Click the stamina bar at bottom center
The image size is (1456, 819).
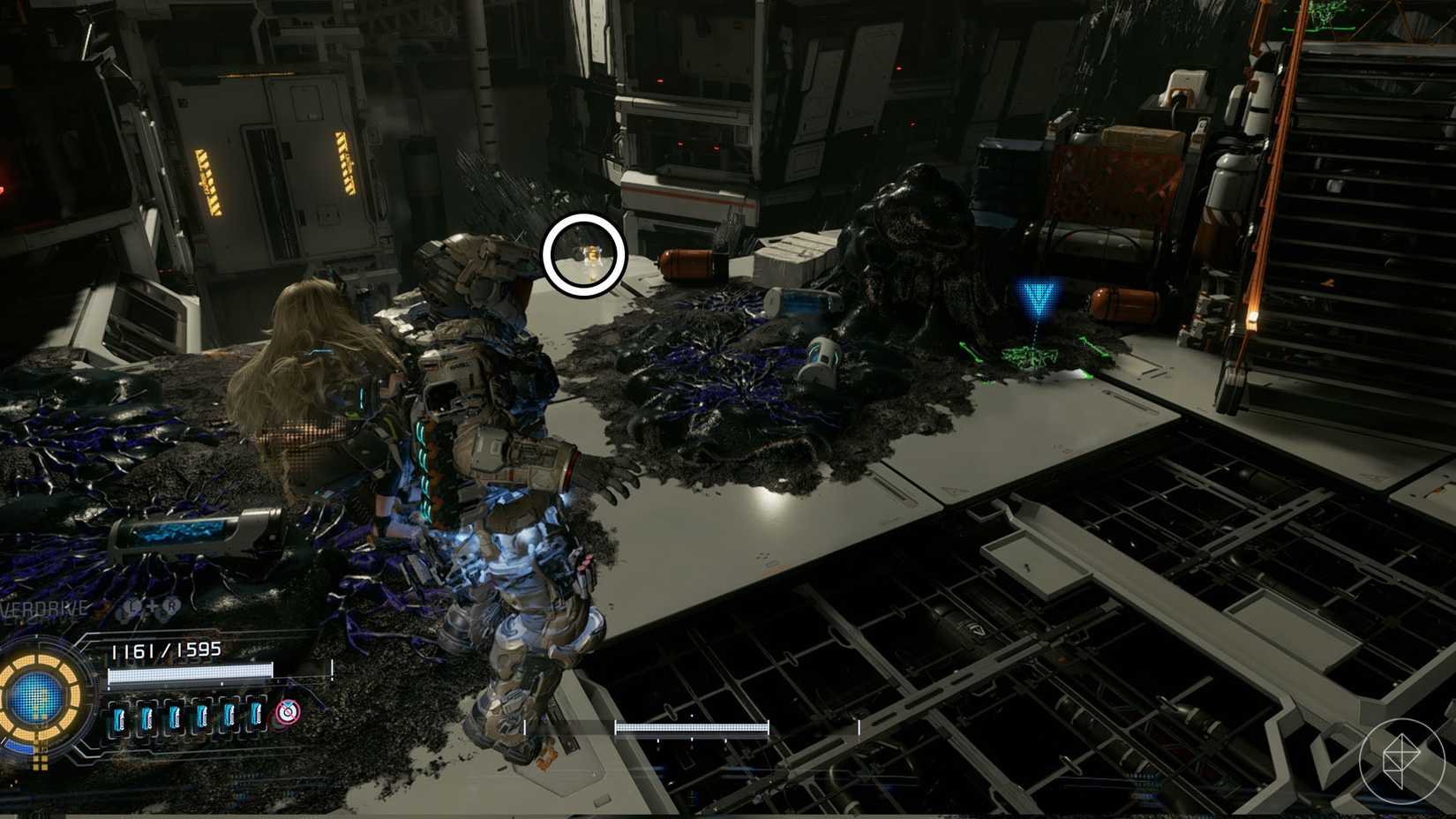click(693, 730)
